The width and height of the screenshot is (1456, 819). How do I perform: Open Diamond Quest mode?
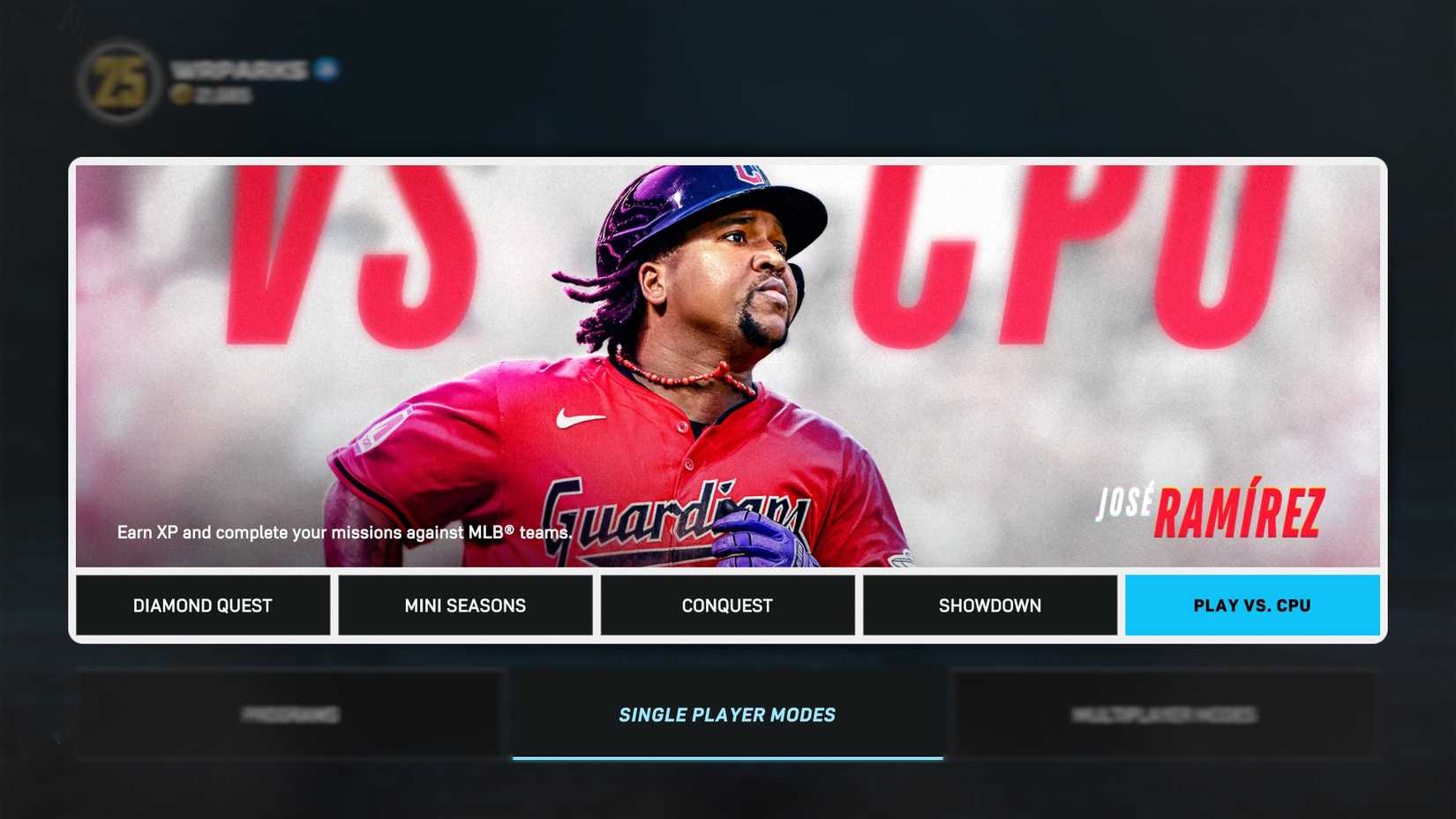coord(202,605)
